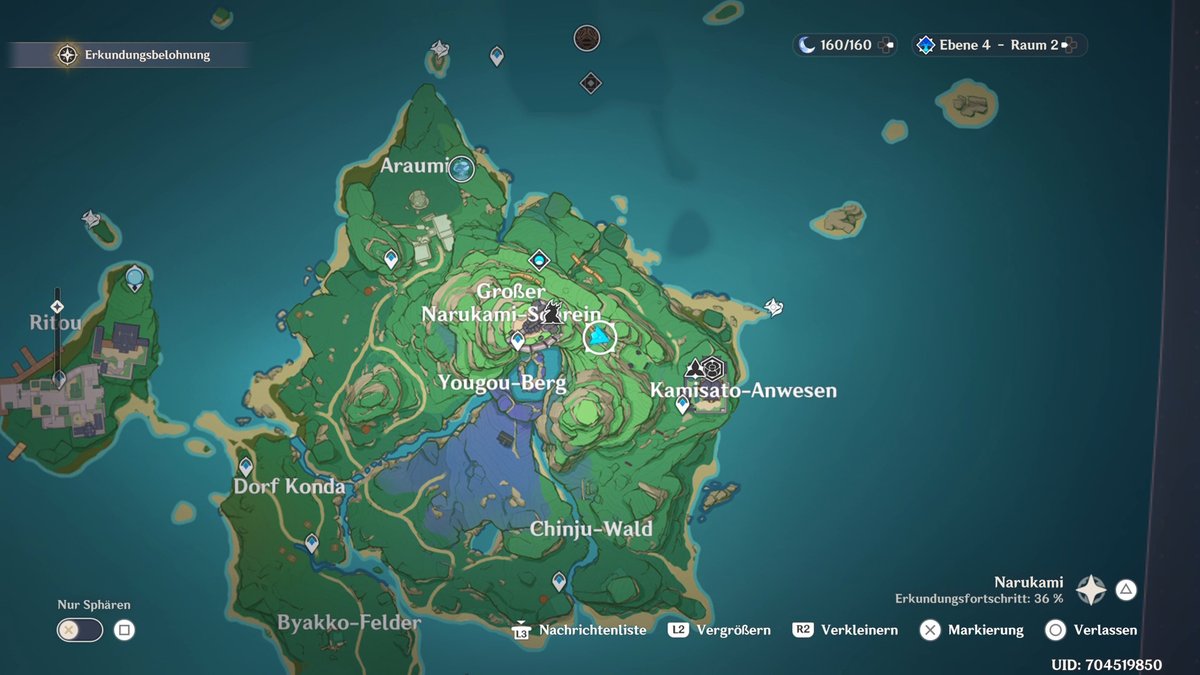1200x675 pixels.
Task: Toggle the Nur Sphären switch
Action: tap(80, 630)
